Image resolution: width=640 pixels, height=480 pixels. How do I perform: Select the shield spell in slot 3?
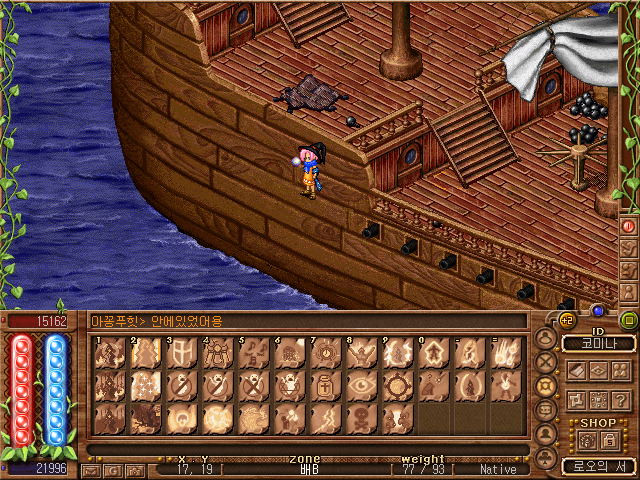179,353
